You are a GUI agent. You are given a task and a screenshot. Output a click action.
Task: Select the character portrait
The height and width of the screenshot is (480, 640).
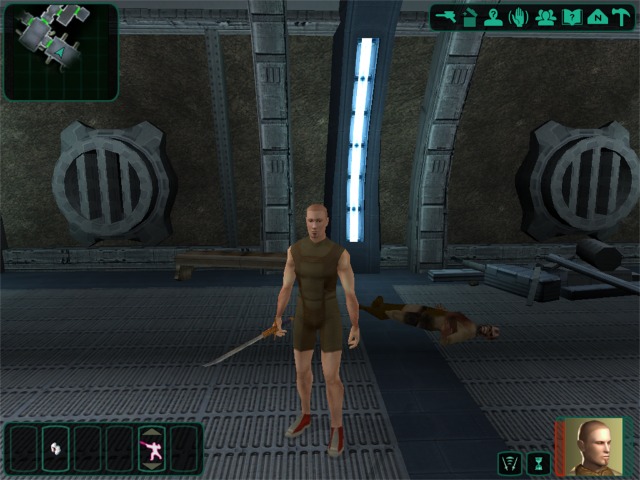tap(592, 446)
